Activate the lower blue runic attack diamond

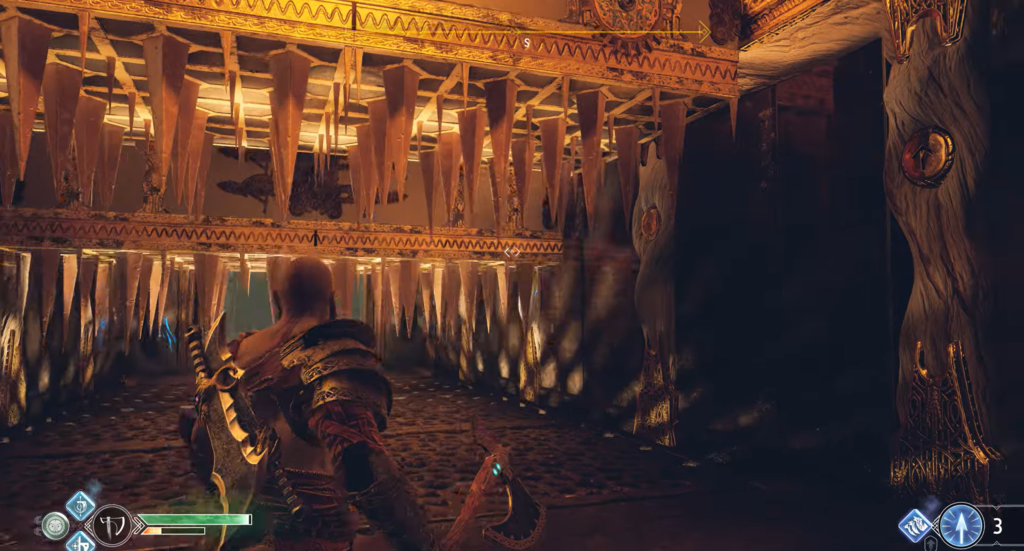click(80, 543)
